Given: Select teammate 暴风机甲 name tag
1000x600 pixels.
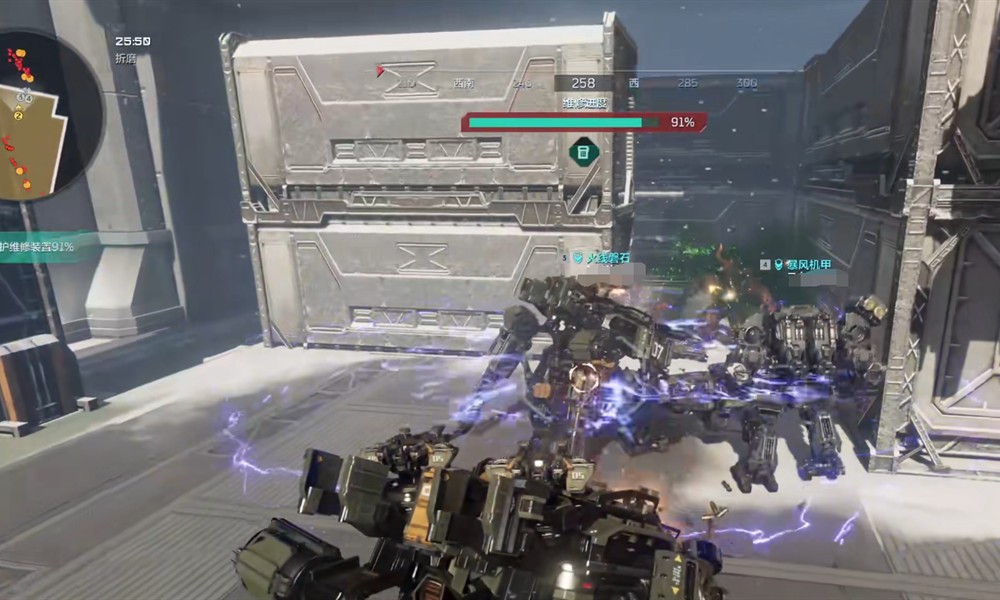Looking at the screenshot, I should [806, 264].
